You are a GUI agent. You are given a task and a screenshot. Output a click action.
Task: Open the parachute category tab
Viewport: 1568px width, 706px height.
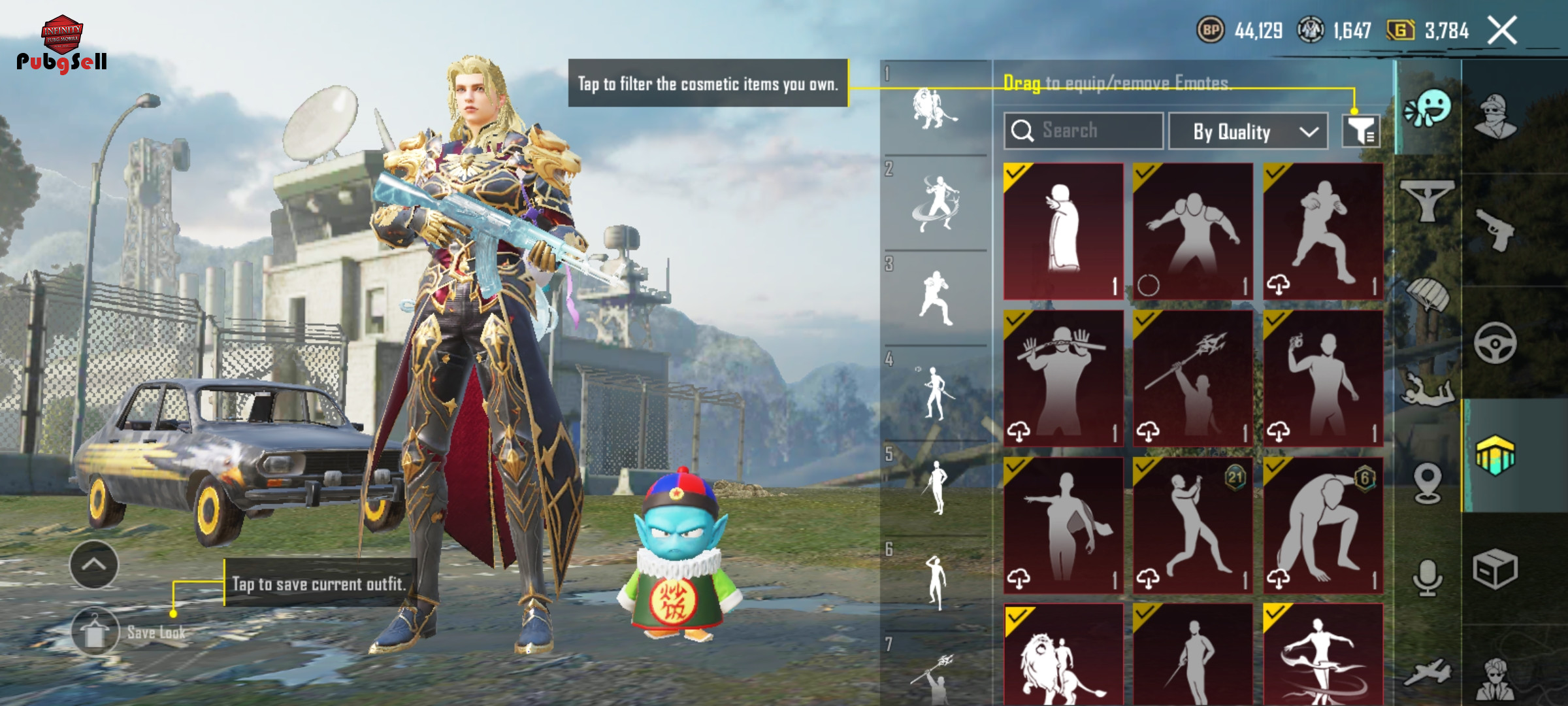(x=1428, y=294)
